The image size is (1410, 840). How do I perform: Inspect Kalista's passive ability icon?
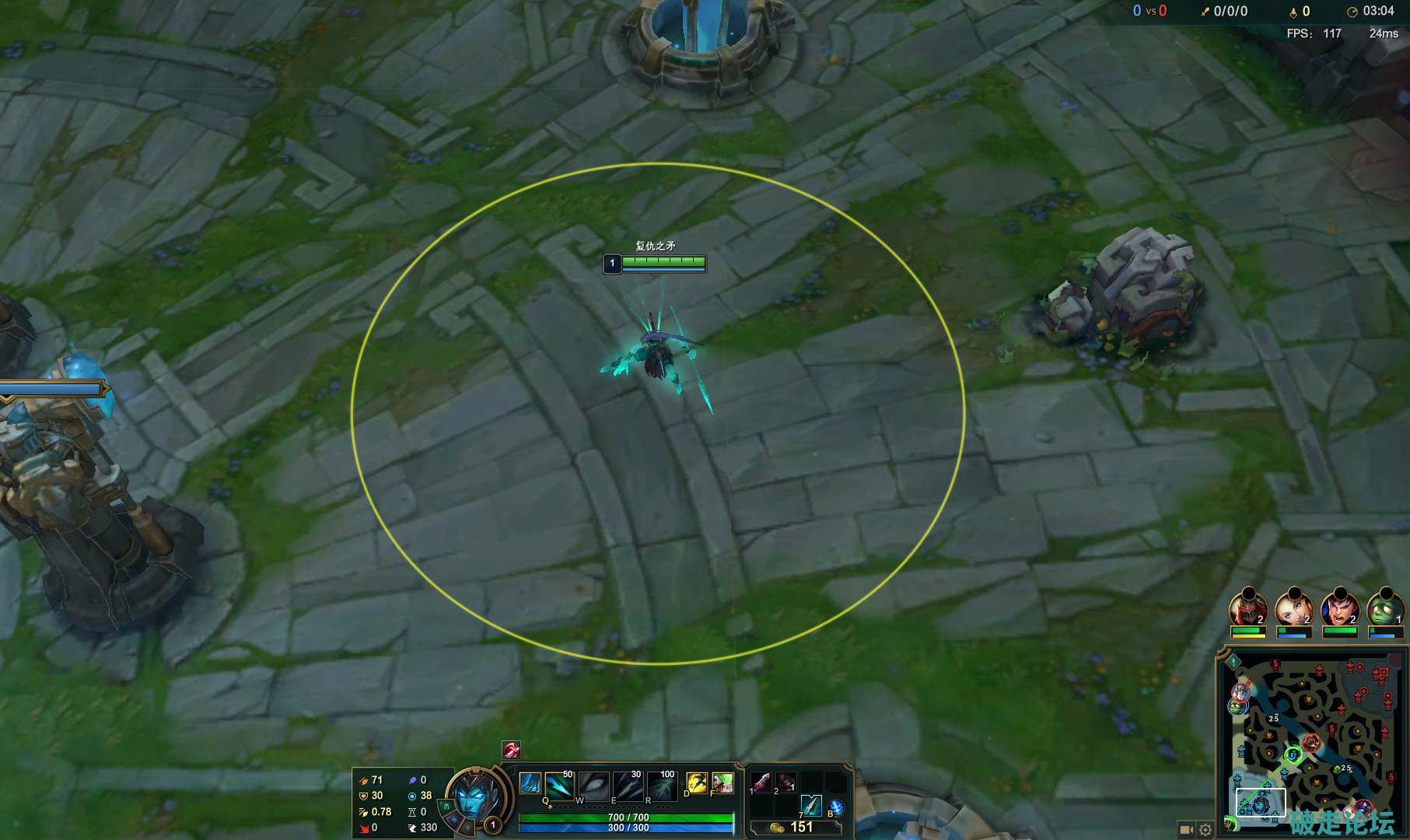(x=530, y=783)
